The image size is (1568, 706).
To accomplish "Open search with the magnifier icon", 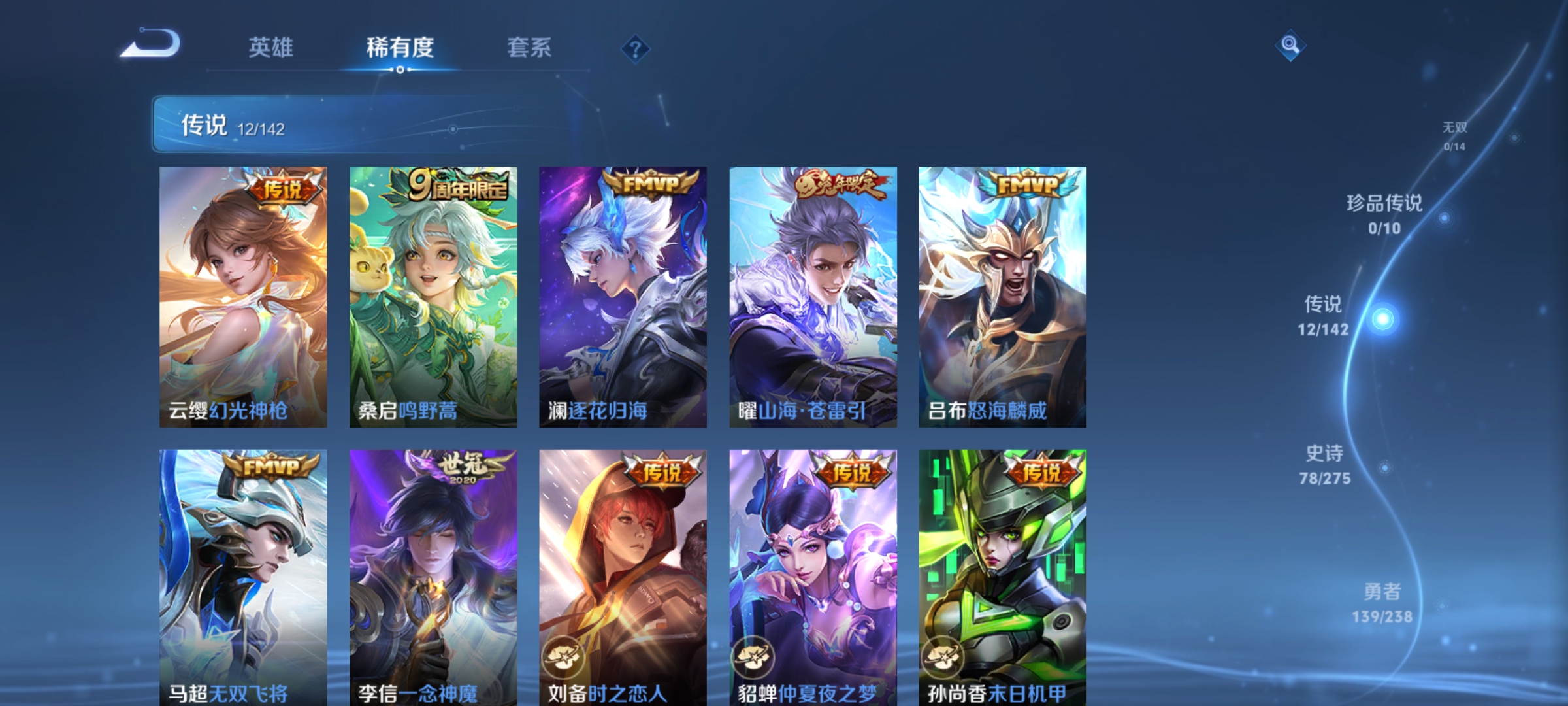I will click(x=1290, y=46).
